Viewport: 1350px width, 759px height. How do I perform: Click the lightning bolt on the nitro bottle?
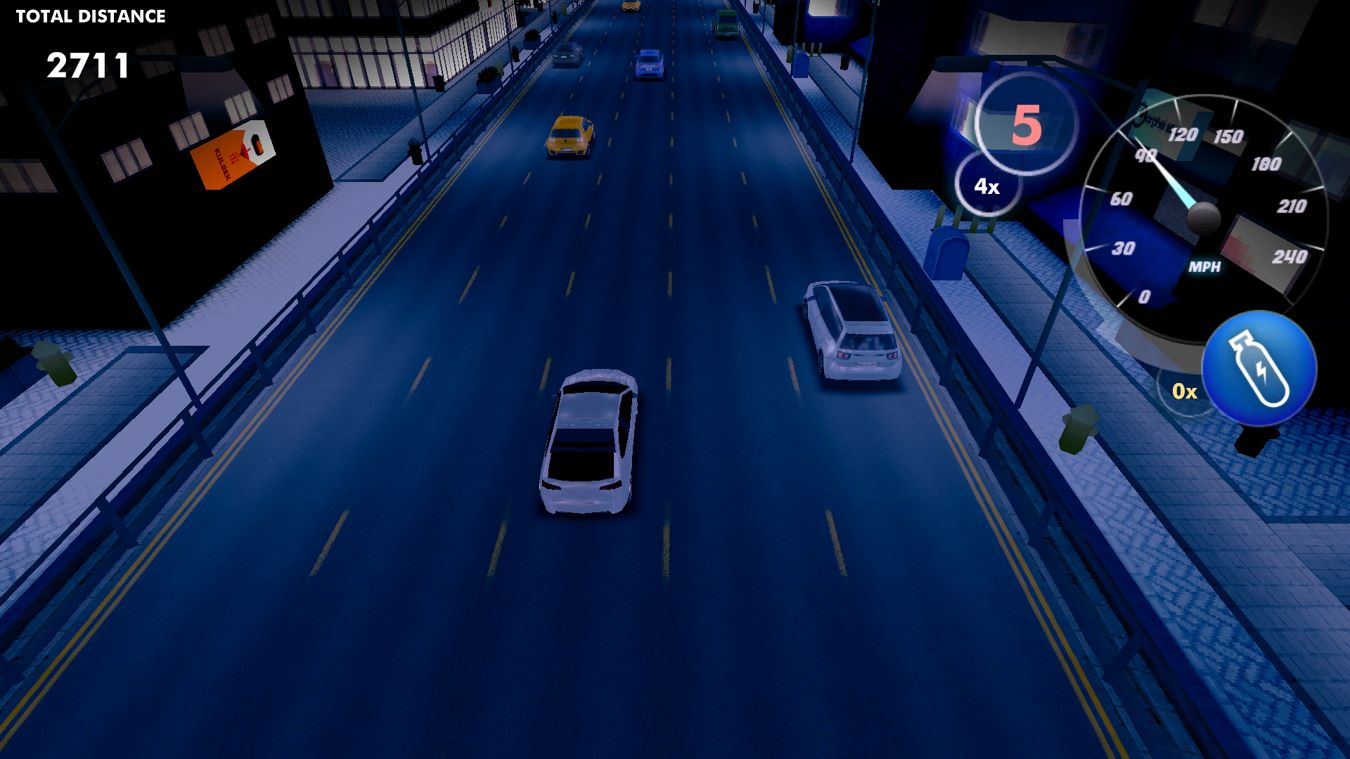point(1259,368)
